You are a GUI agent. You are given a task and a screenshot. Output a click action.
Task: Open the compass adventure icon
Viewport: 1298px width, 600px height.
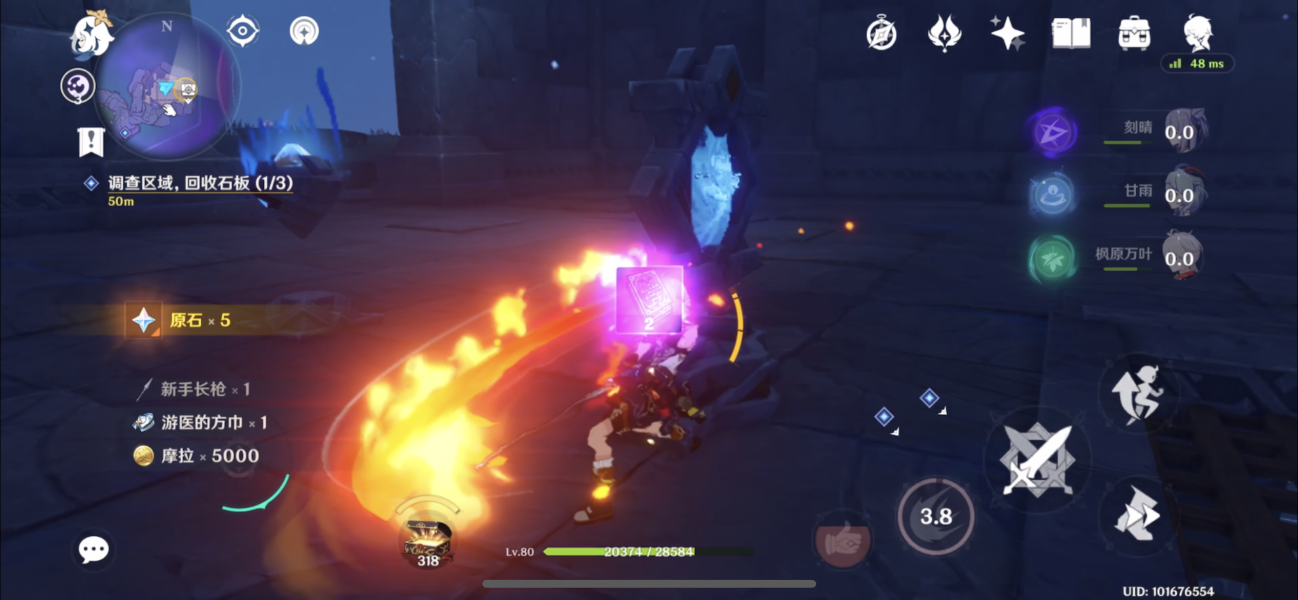(x=881, y=34)
